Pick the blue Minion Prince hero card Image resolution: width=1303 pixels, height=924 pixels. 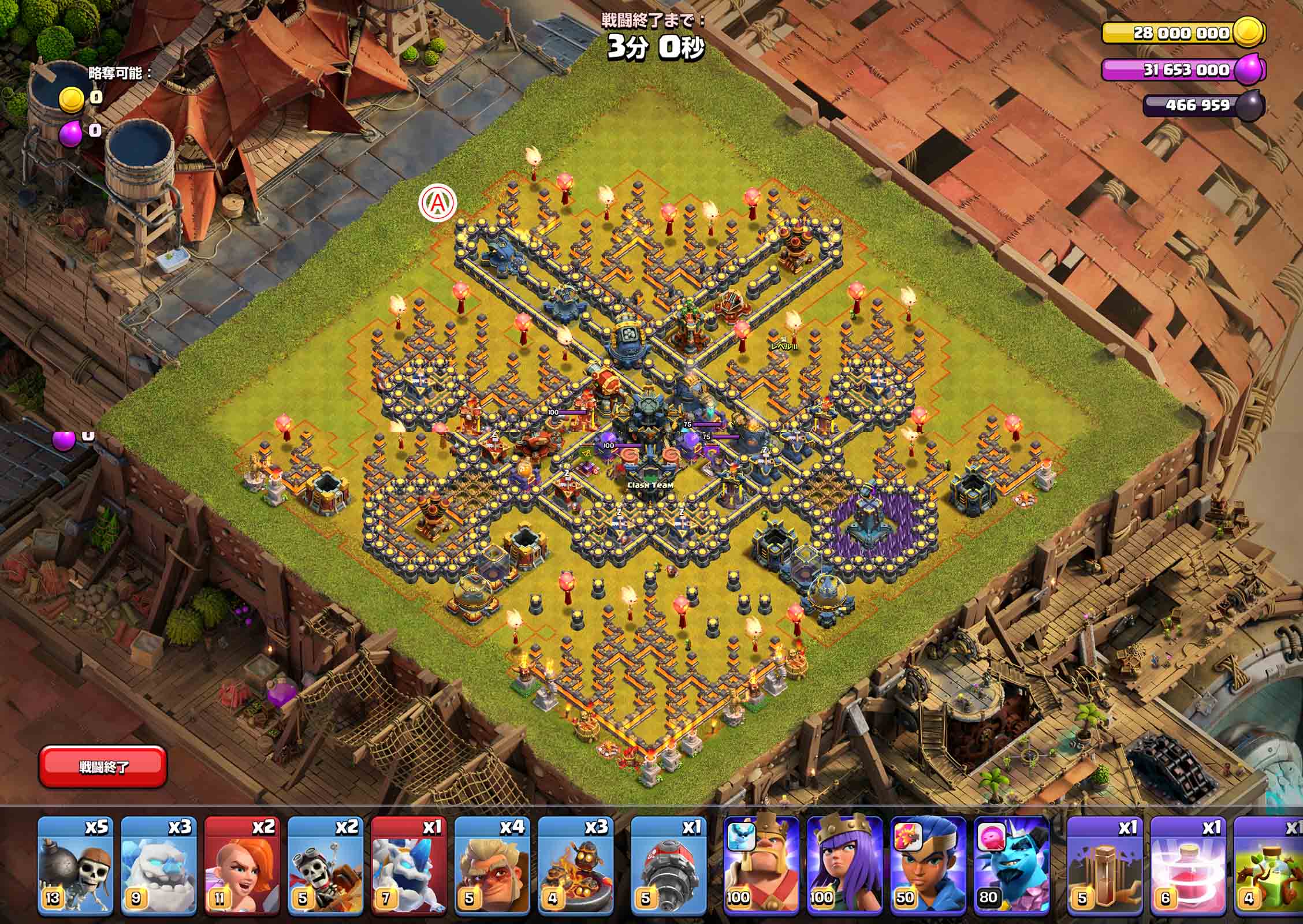coord(1011,866)
